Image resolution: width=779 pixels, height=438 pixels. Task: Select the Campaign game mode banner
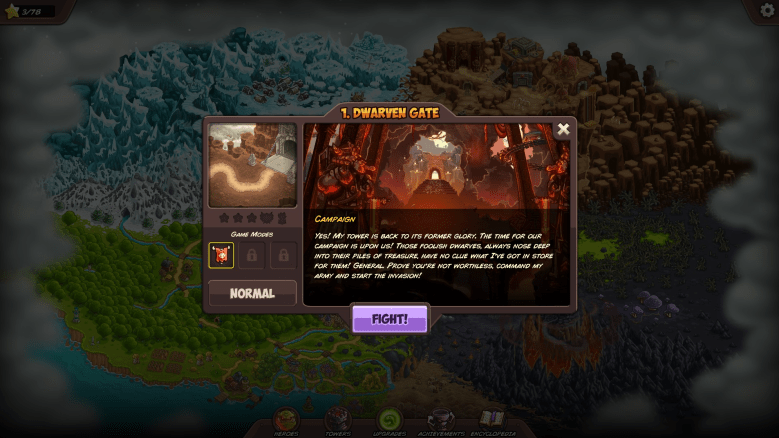[x=221, y=255]
